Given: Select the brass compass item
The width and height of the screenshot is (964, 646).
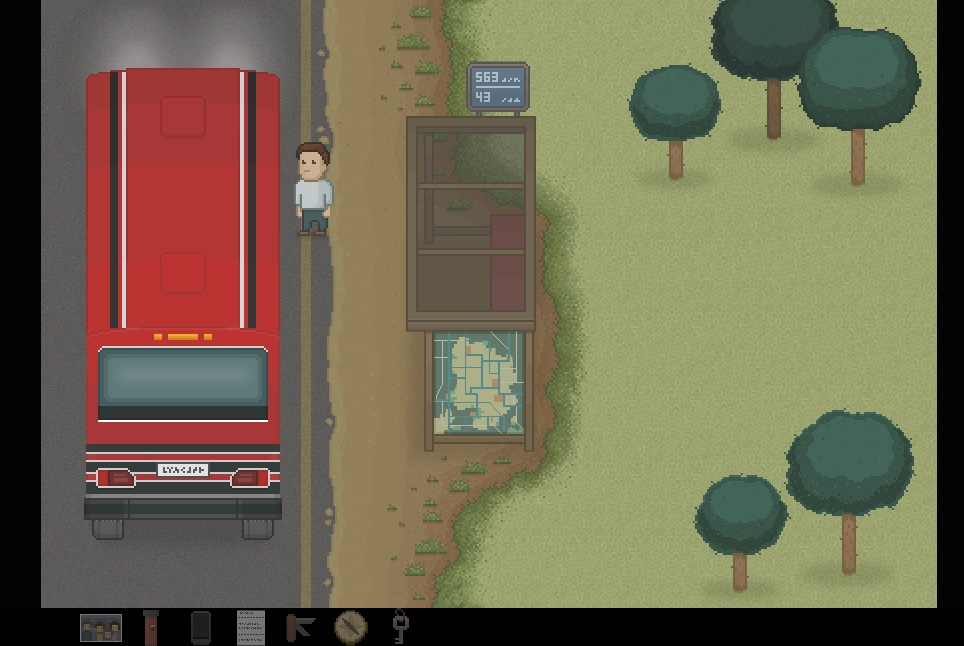Looking at the screenshot, I should click(350, 628).
